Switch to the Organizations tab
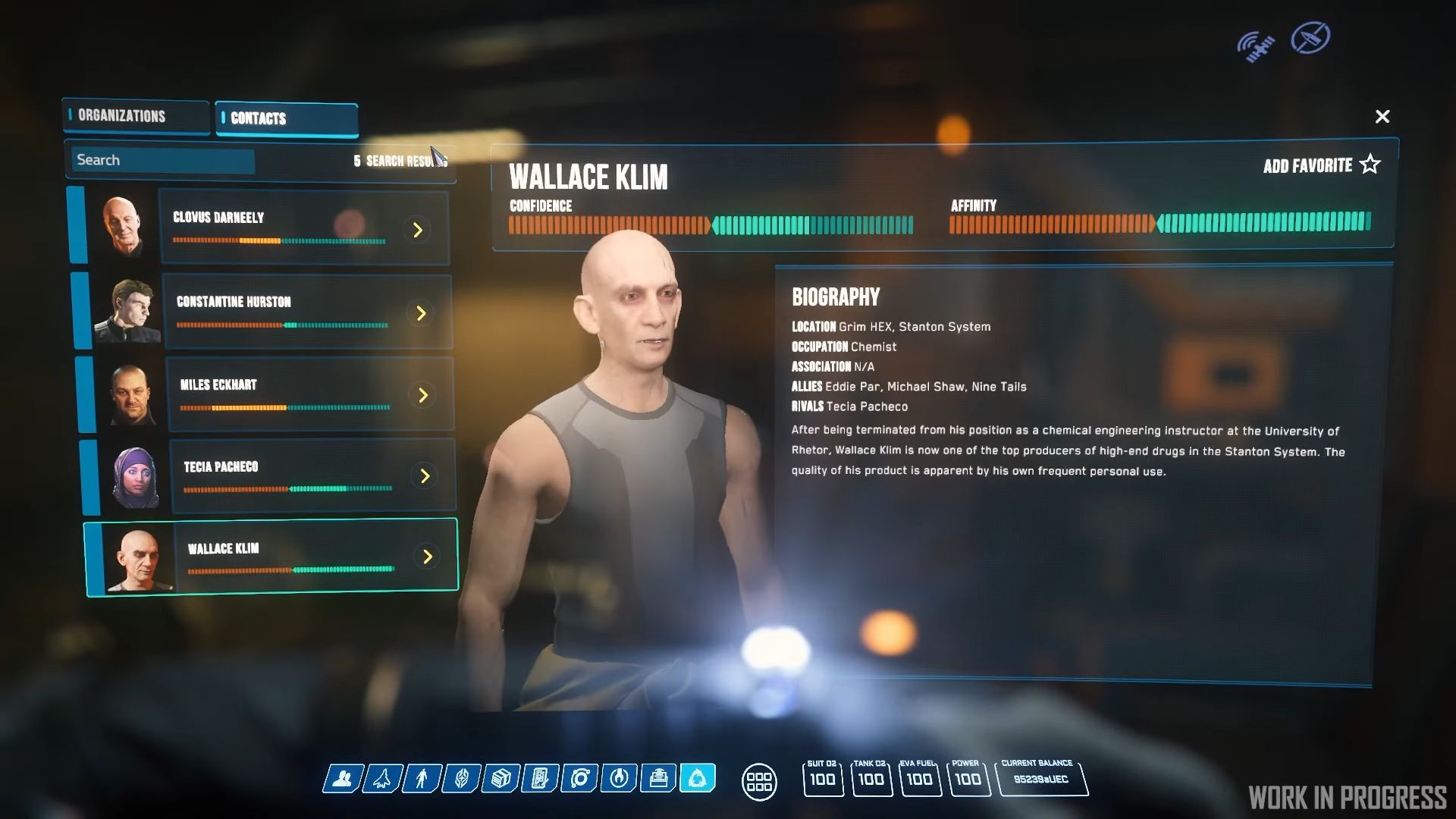The height and width of the screenshot is (819, 1456). coord(135,116)
